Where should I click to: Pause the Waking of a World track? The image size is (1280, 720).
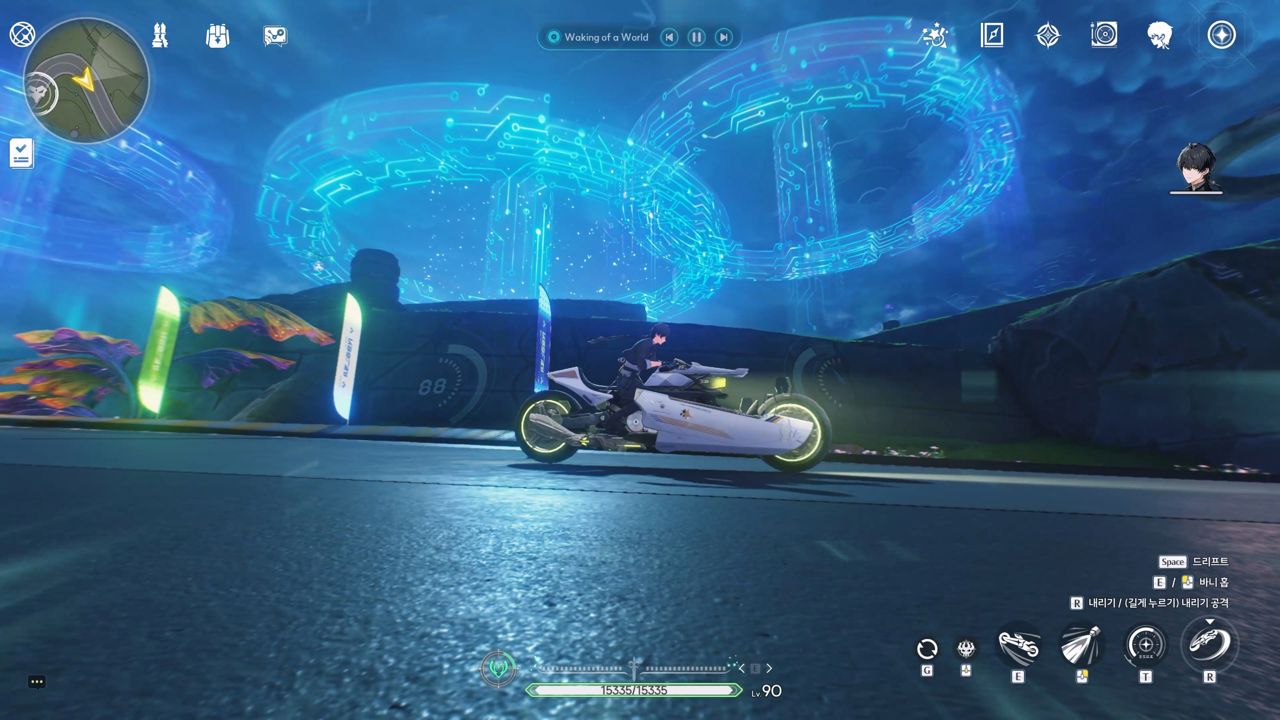[x=696, y=37]
